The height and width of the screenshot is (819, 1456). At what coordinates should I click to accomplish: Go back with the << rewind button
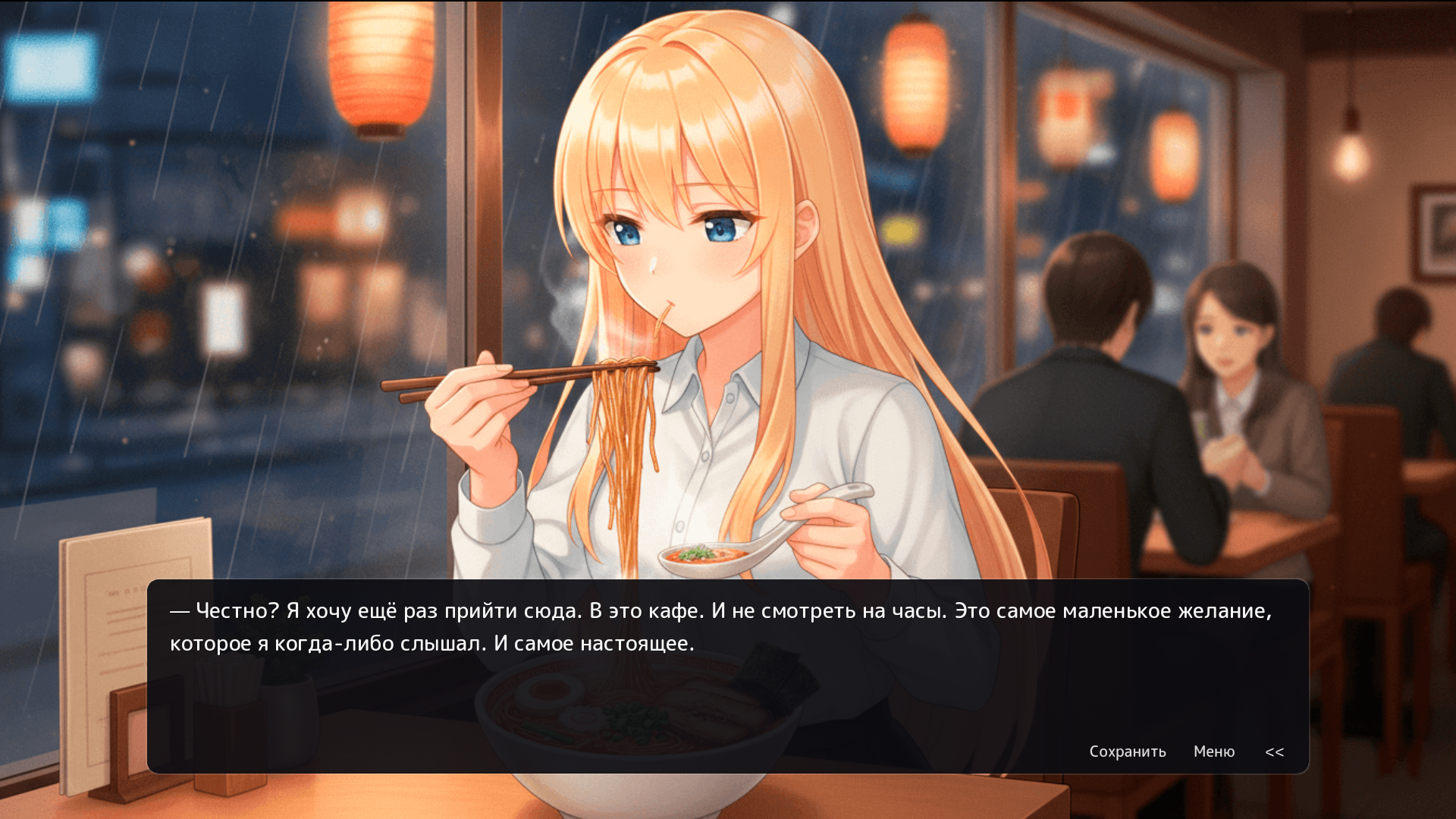pos(1274,752)
